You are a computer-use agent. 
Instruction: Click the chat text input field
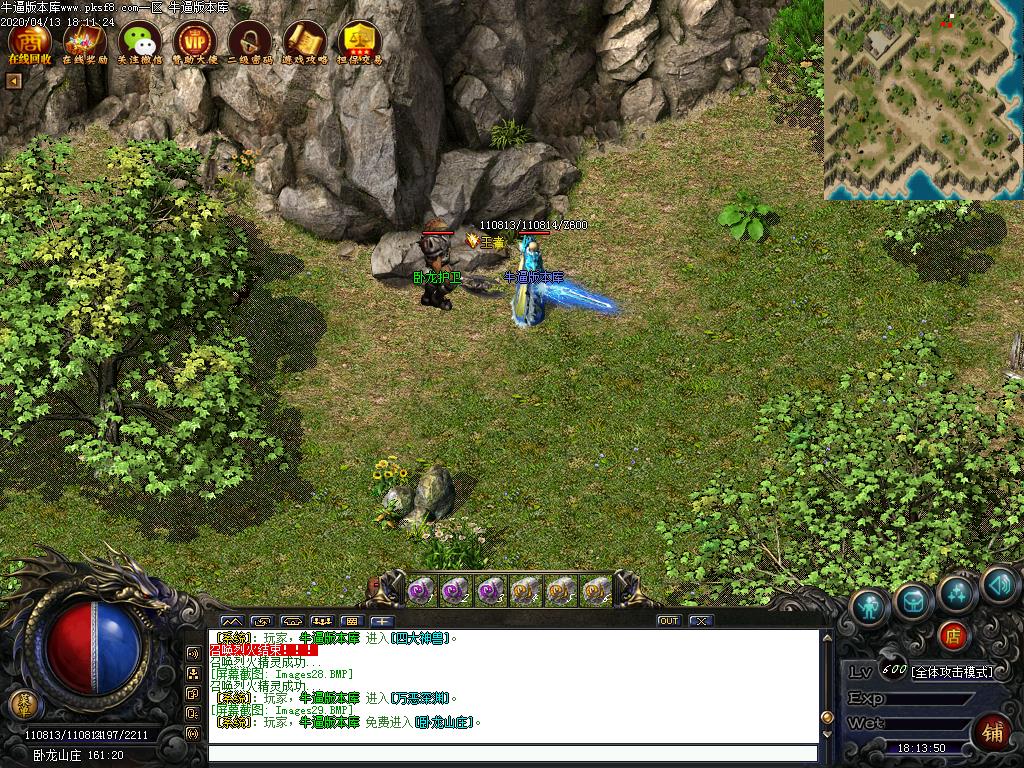512,753
